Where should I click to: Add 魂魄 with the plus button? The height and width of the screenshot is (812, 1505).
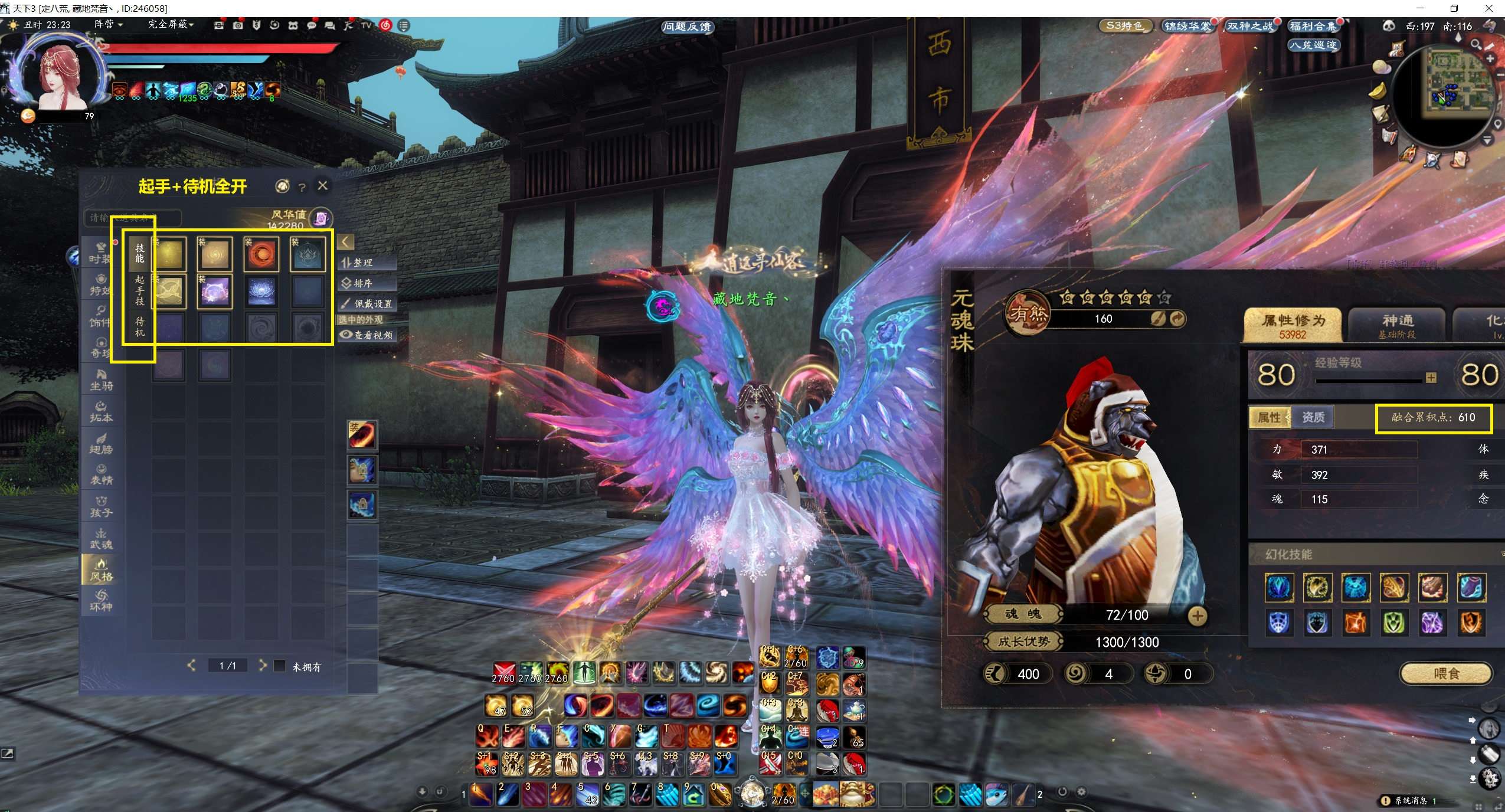point(1197,615)
